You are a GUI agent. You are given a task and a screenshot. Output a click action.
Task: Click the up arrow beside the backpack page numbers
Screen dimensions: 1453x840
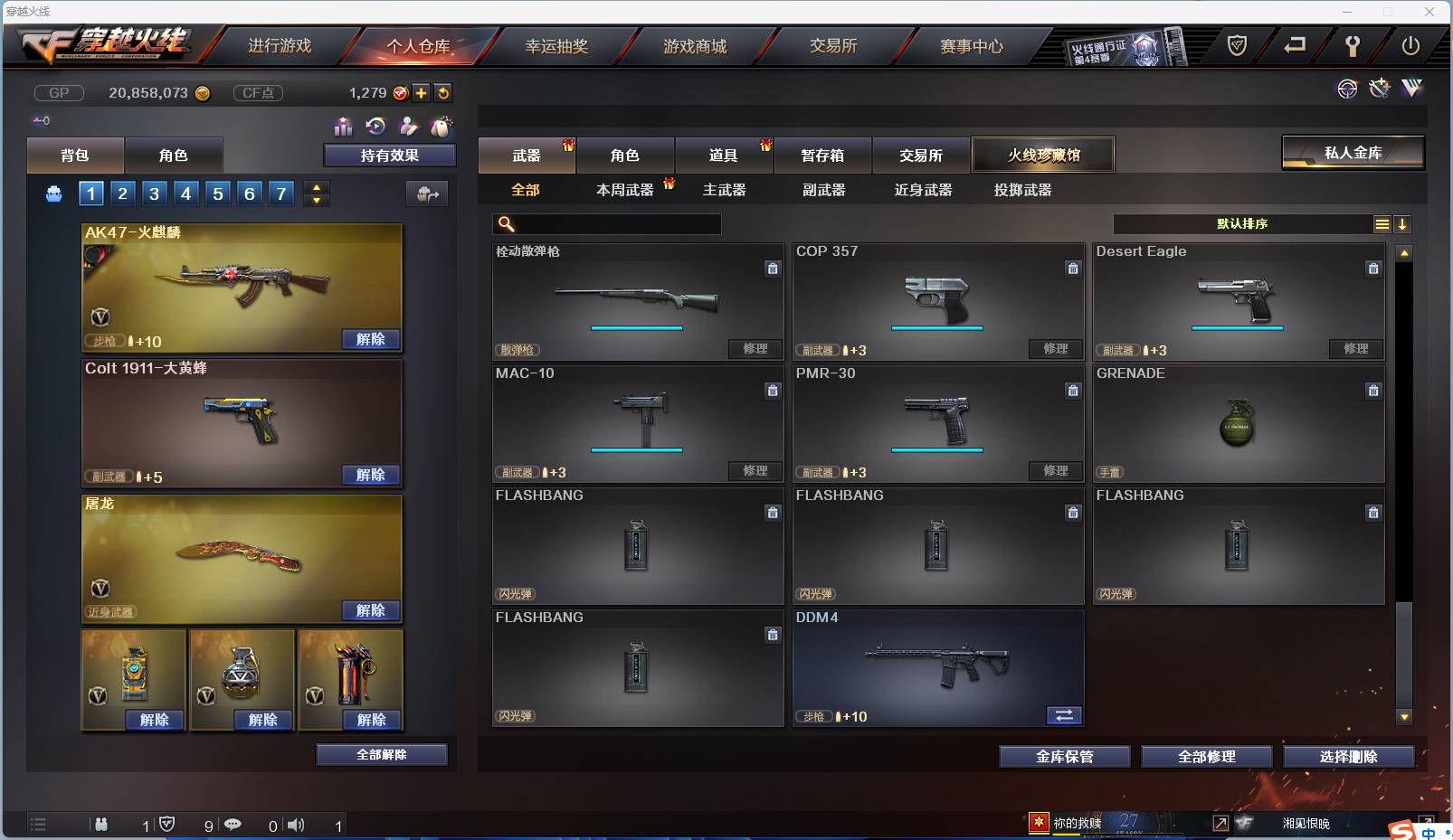315,186
